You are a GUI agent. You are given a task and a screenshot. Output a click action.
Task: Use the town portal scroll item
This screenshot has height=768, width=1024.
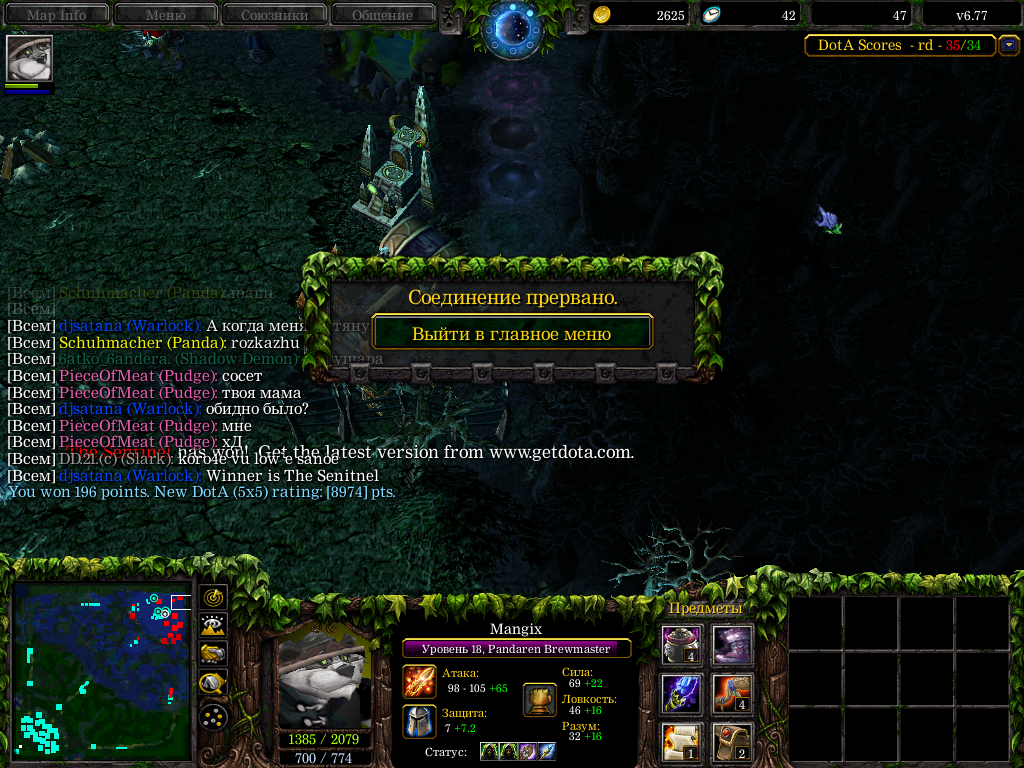tap(682, 741)
